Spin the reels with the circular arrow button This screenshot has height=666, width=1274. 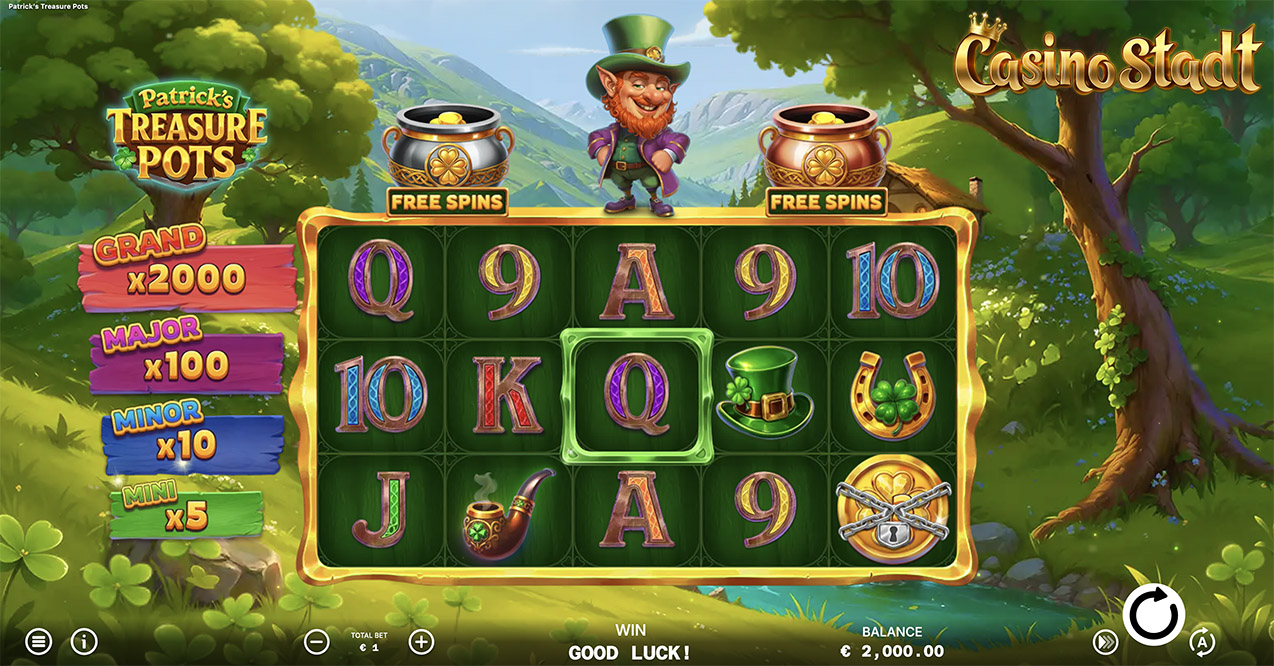pyautogui.click(x=1153, y=613)
